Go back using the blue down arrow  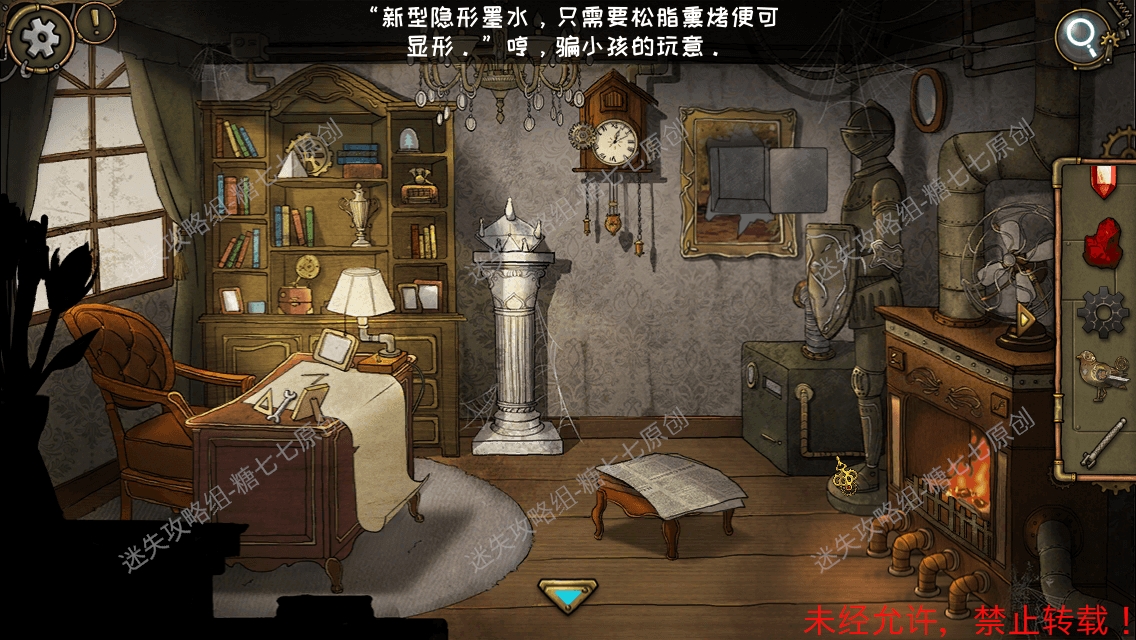(567, 596)
